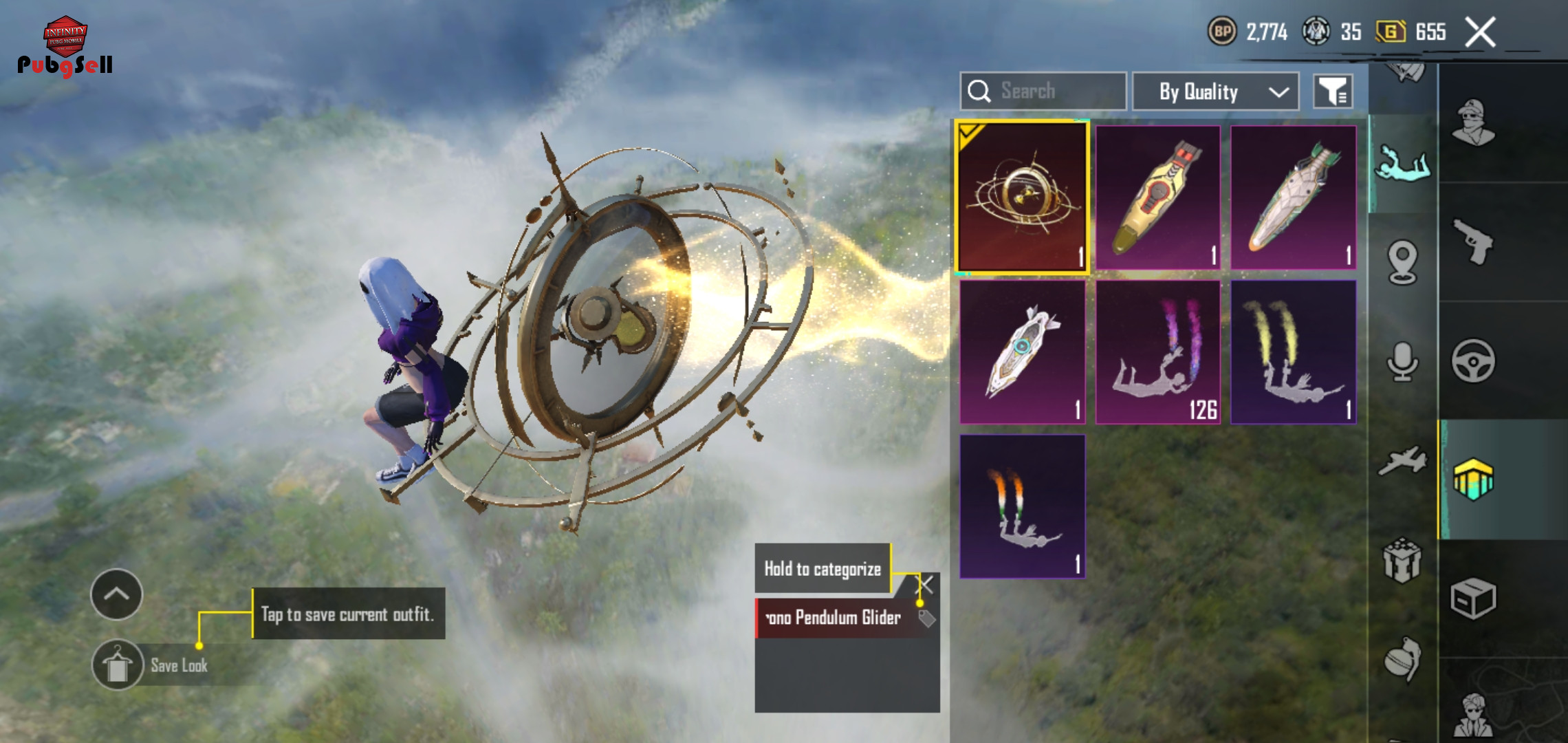Choose the yellow smoke trail slot
The width and height of the screenshot is (1568, 743).
pos(1293,352)
